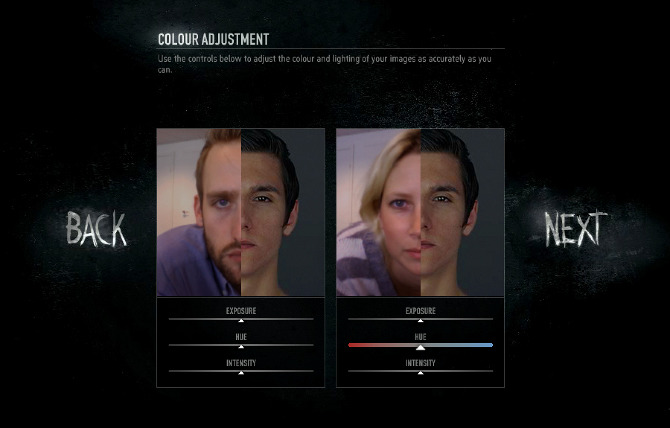Viewport: 670px width, 428px height.
Task: Adjust the right image's Exposure slider
Action: [420, 319]
